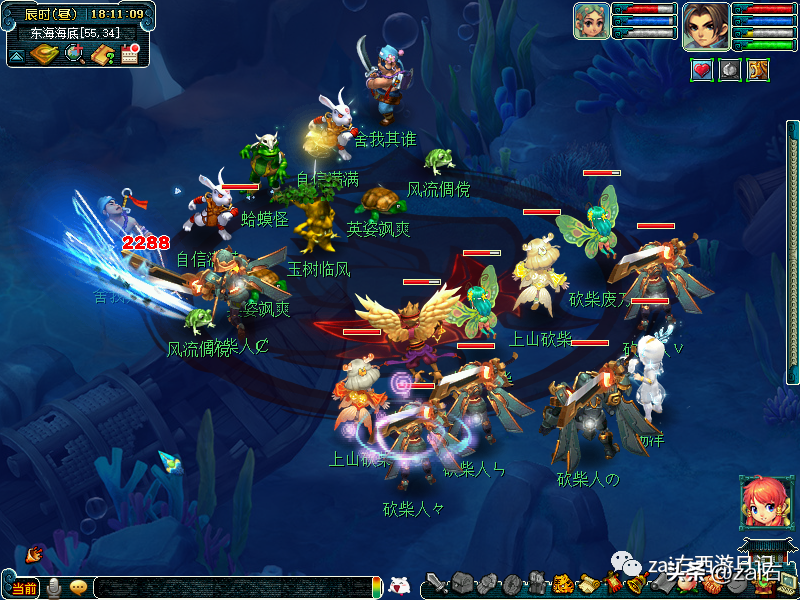This screenshot has height=600, width=800.
Task: Open the green-haired pet portrait
Action: click(x=592, y=21)
